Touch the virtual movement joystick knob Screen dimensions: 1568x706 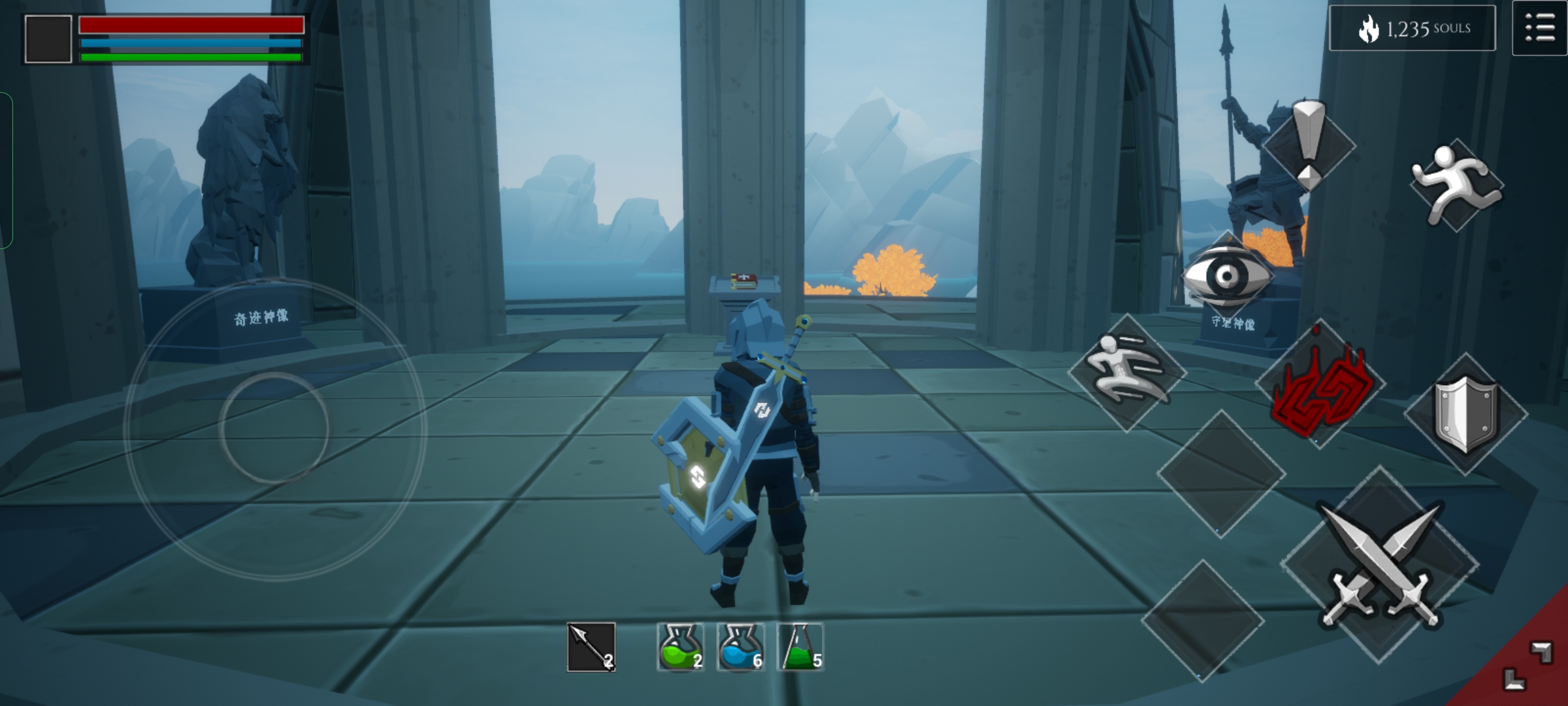[274, 428]
